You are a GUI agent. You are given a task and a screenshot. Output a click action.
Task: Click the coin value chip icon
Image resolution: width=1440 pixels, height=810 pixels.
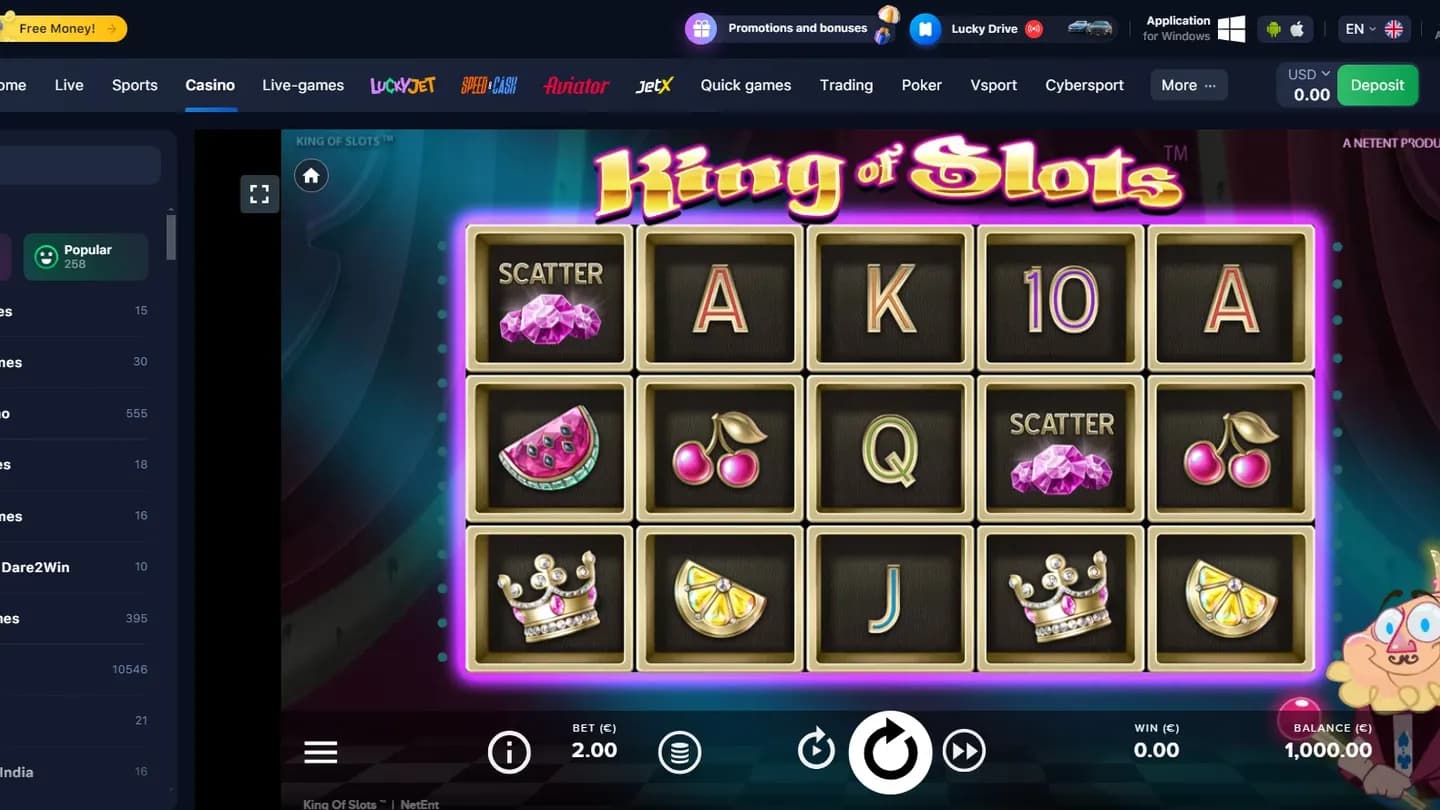click(680, 752)
